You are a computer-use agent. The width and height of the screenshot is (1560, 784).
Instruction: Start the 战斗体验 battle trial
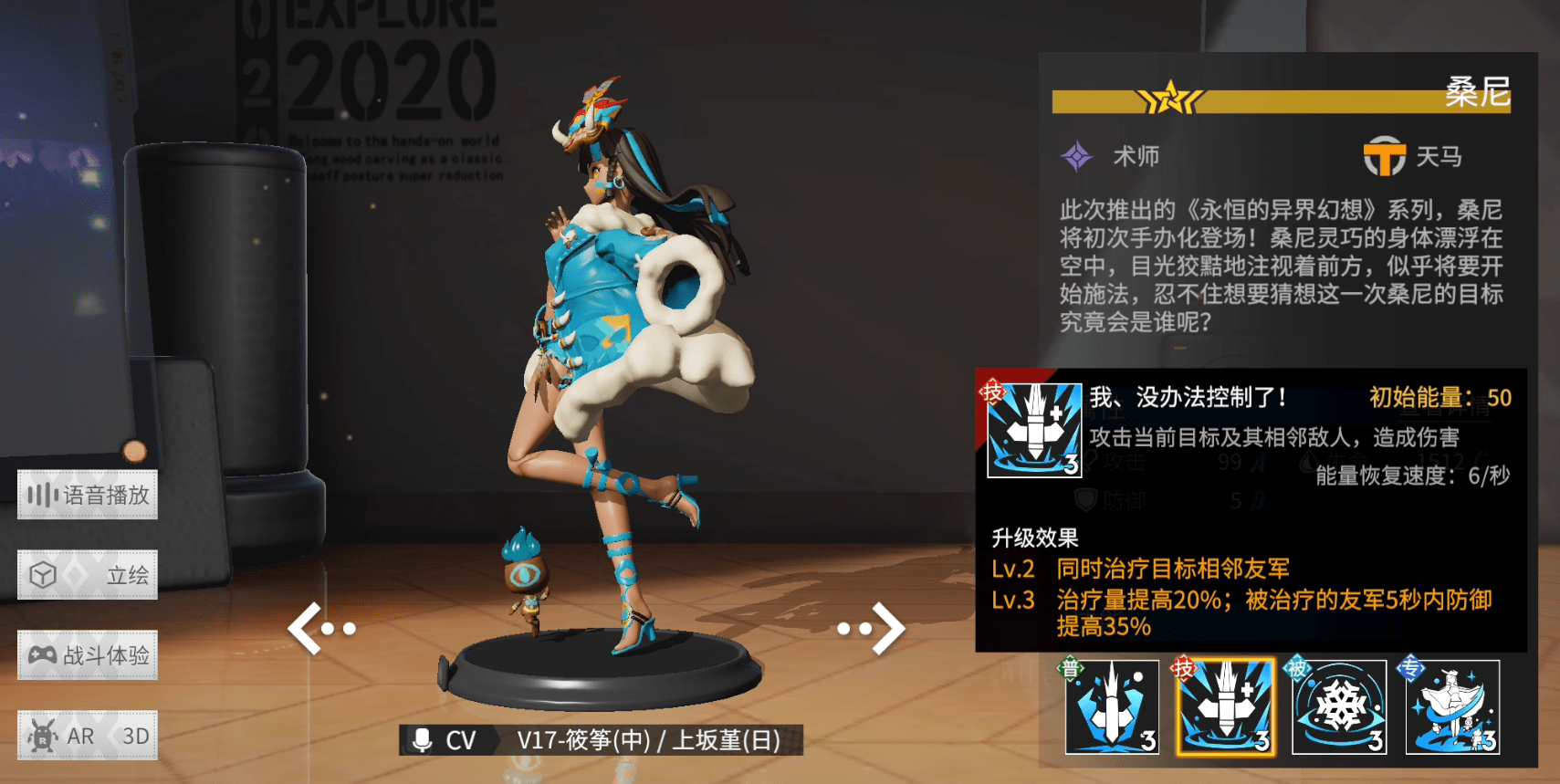(x=88, y=655)
